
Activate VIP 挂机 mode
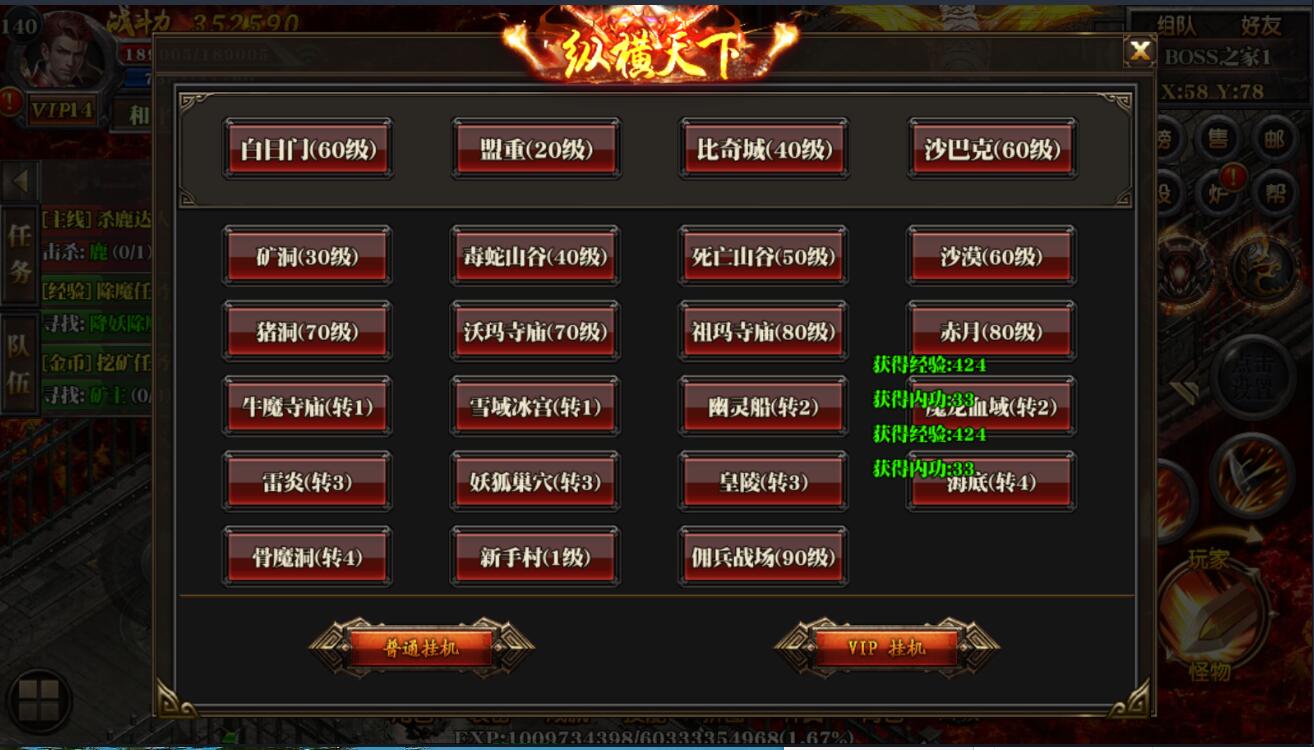tap(886, 647)
